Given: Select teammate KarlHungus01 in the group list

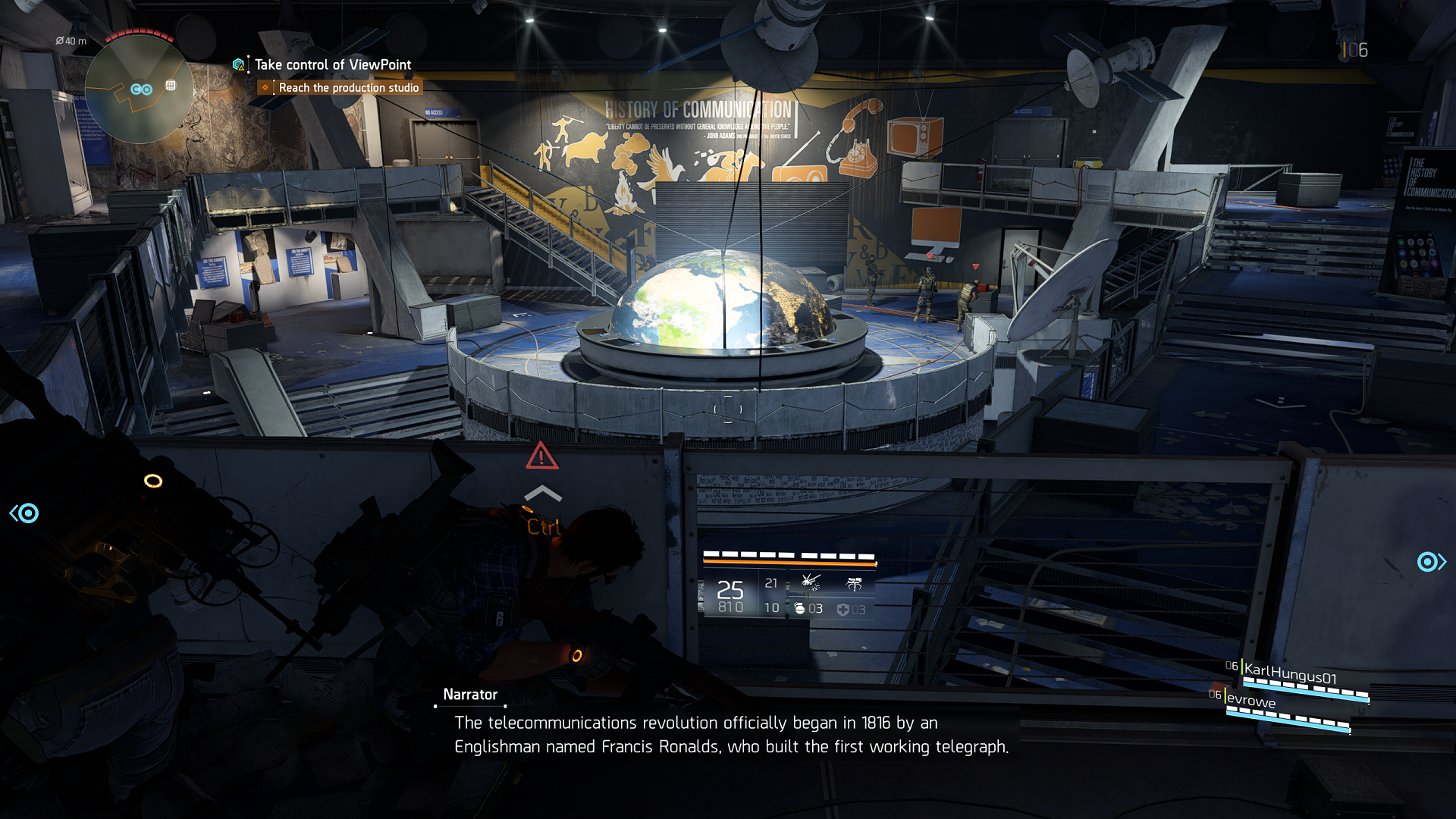Looking at the screenshot, I should pyautogui.click(x=1290, y=673).
